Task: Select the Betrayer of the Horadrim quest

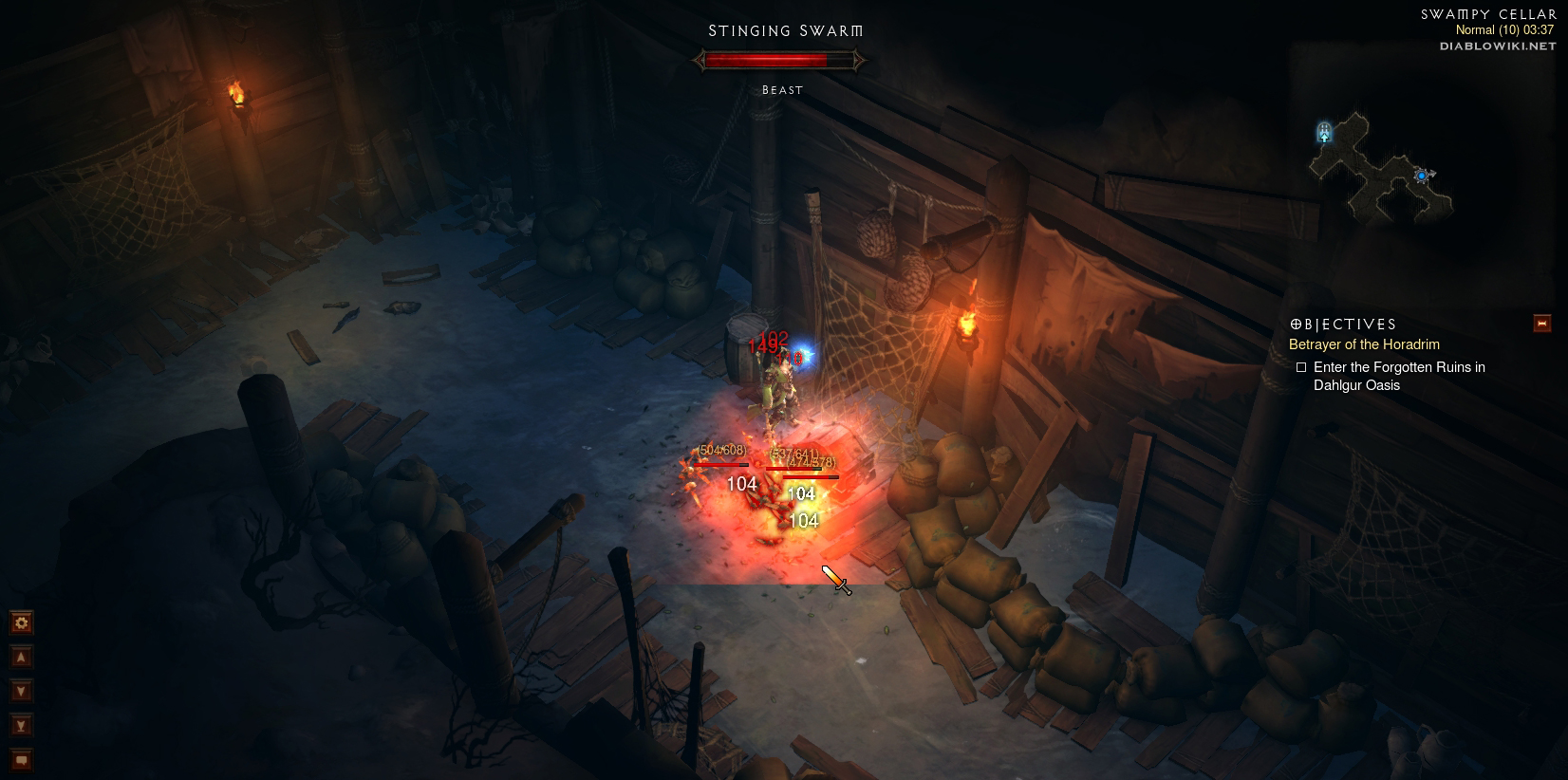Action: click(x=1364, y=344)
